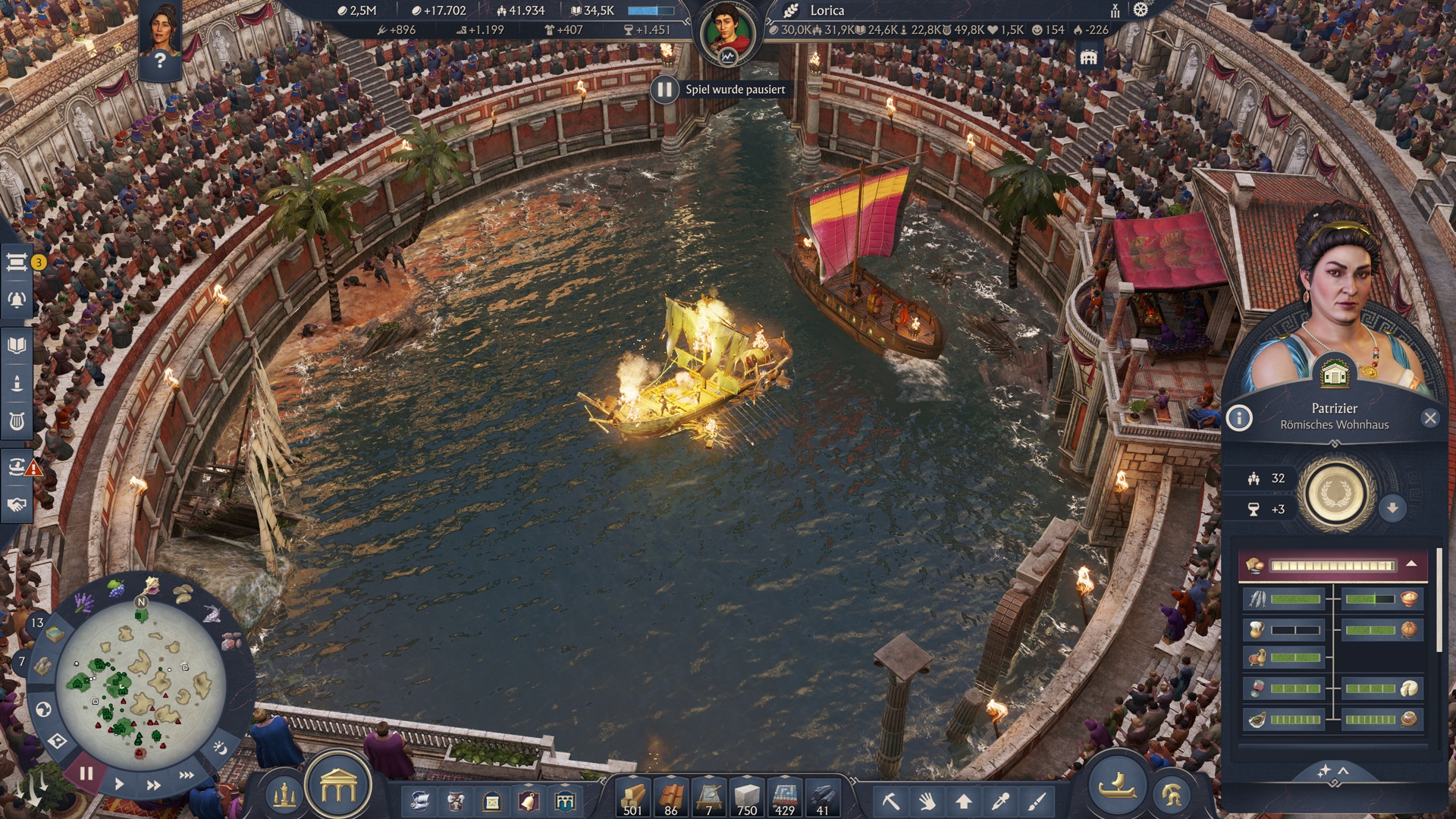Image resolution: width=1456 pixels, height=819 pixels.
Task: Open the quest scroll with 3 notifications
Action: coord(17,262)
